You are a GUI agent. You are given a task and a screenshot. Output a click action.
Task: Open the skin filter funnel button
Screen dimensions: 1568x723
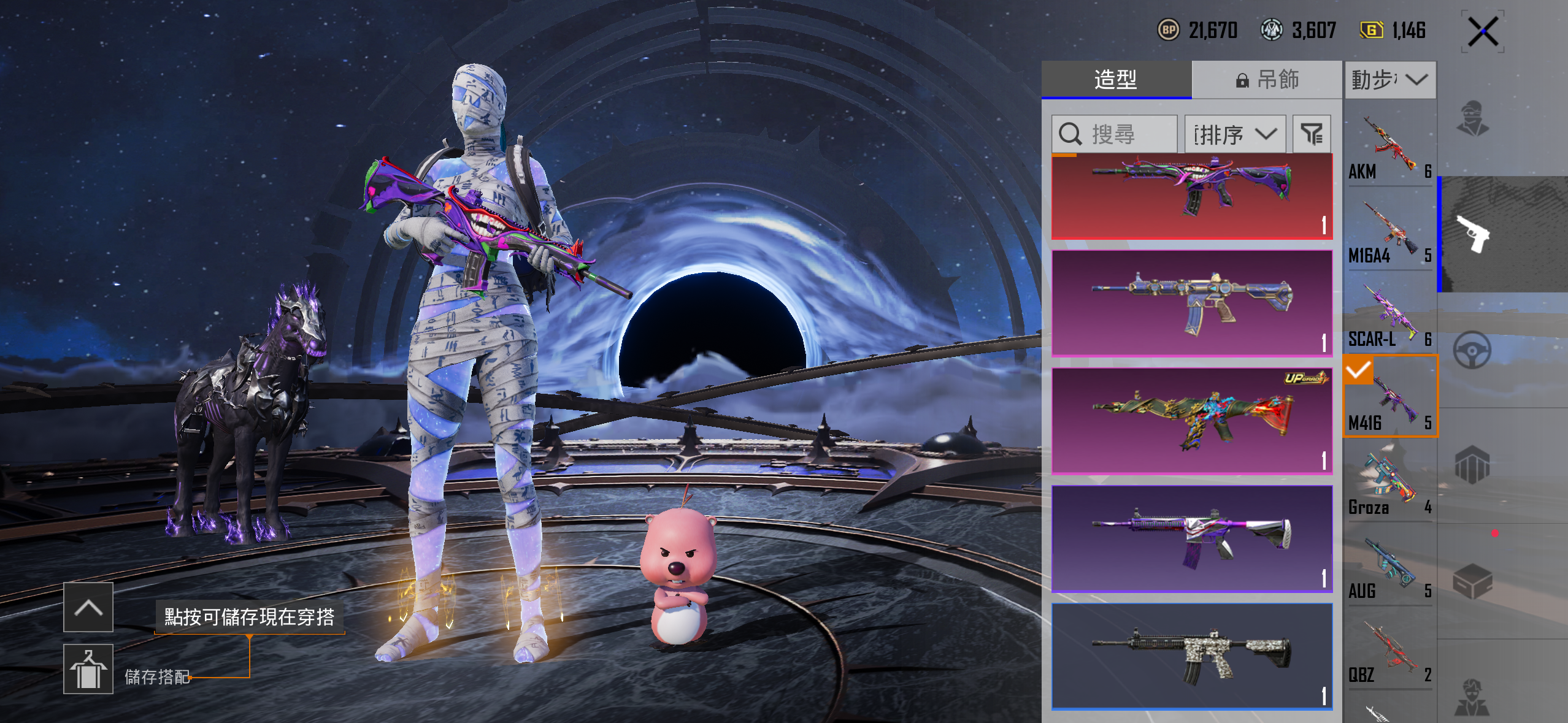1312,134
